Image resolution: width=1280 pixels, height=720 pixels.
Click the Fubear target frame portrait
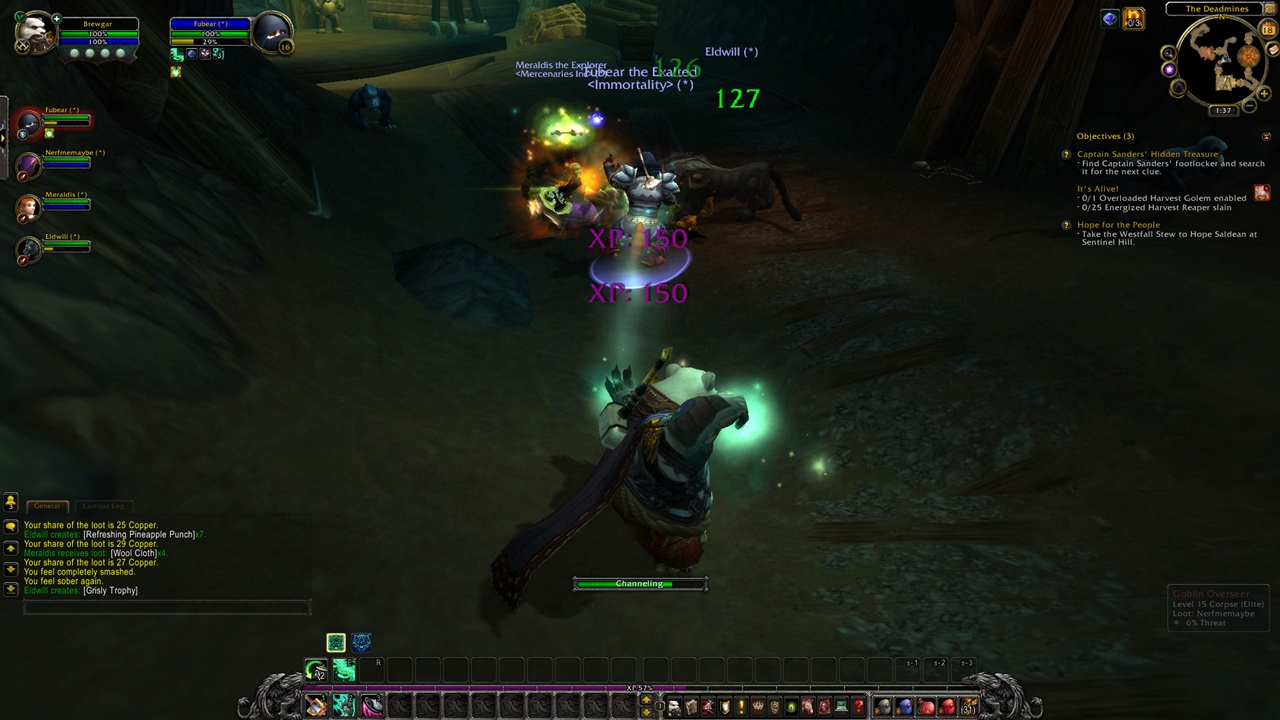pos(271,34)
